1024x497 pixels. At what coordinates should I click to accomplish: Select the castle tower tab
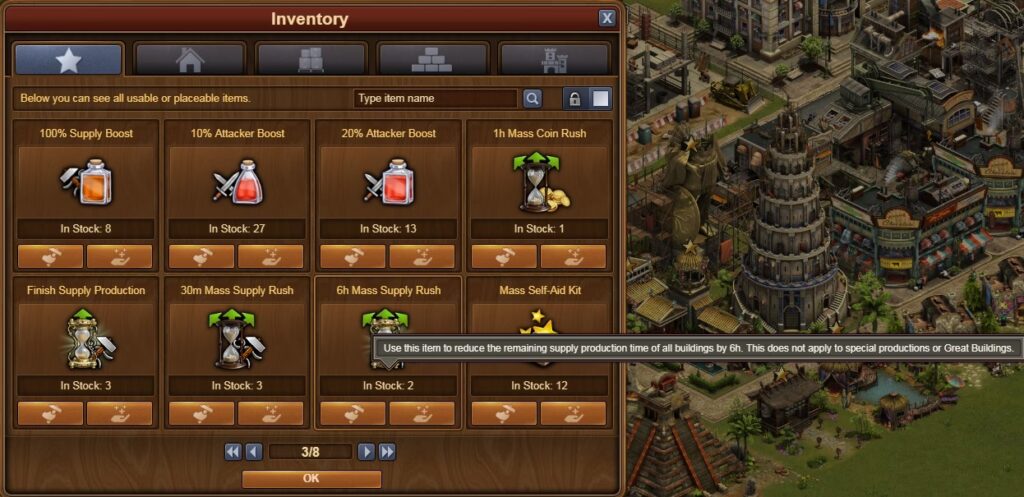pyautogui.click(x=554, y=60)
